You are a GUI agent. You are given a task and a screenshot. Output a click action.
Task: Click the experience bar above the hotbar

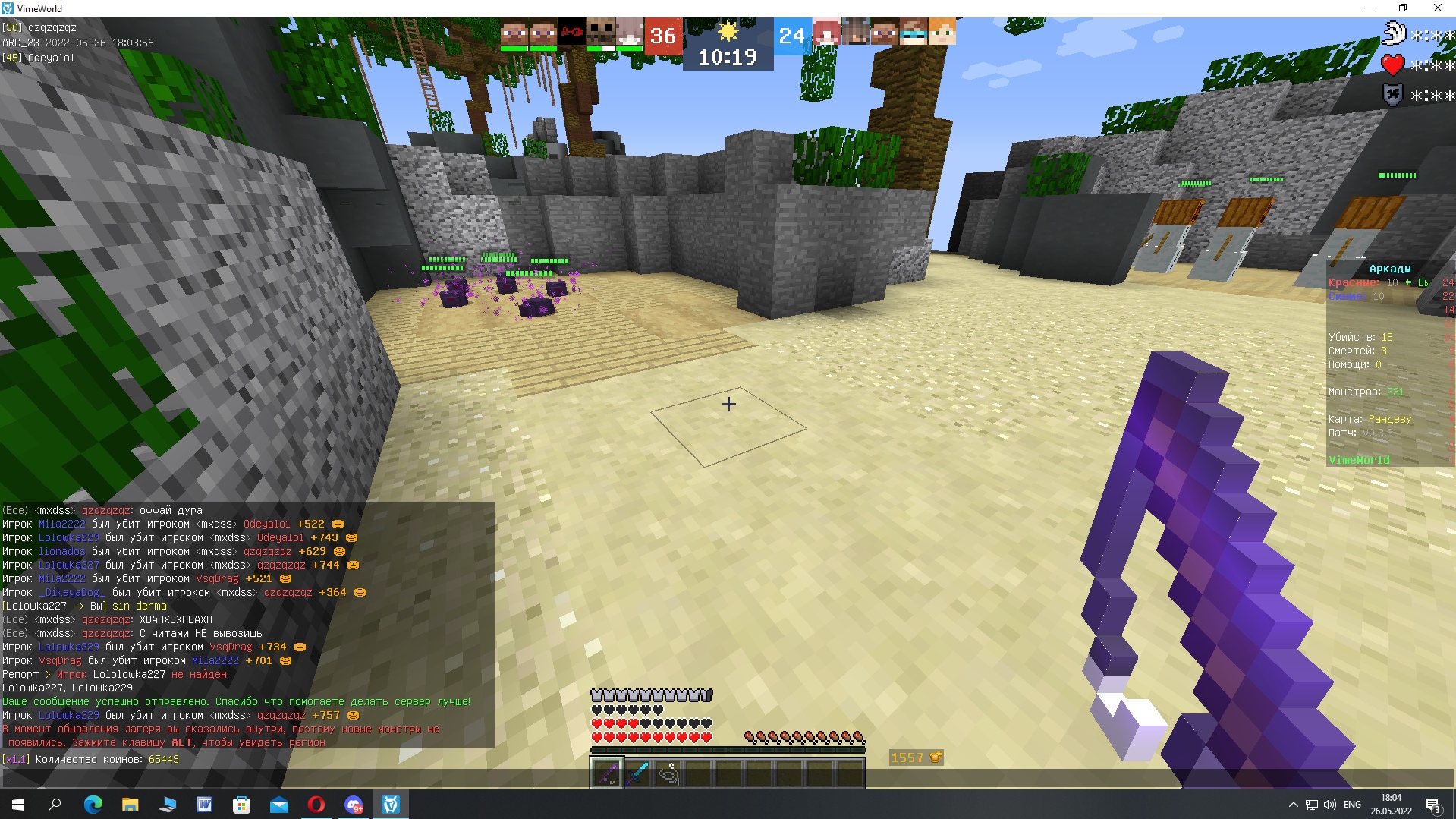(x=728, y=750)
